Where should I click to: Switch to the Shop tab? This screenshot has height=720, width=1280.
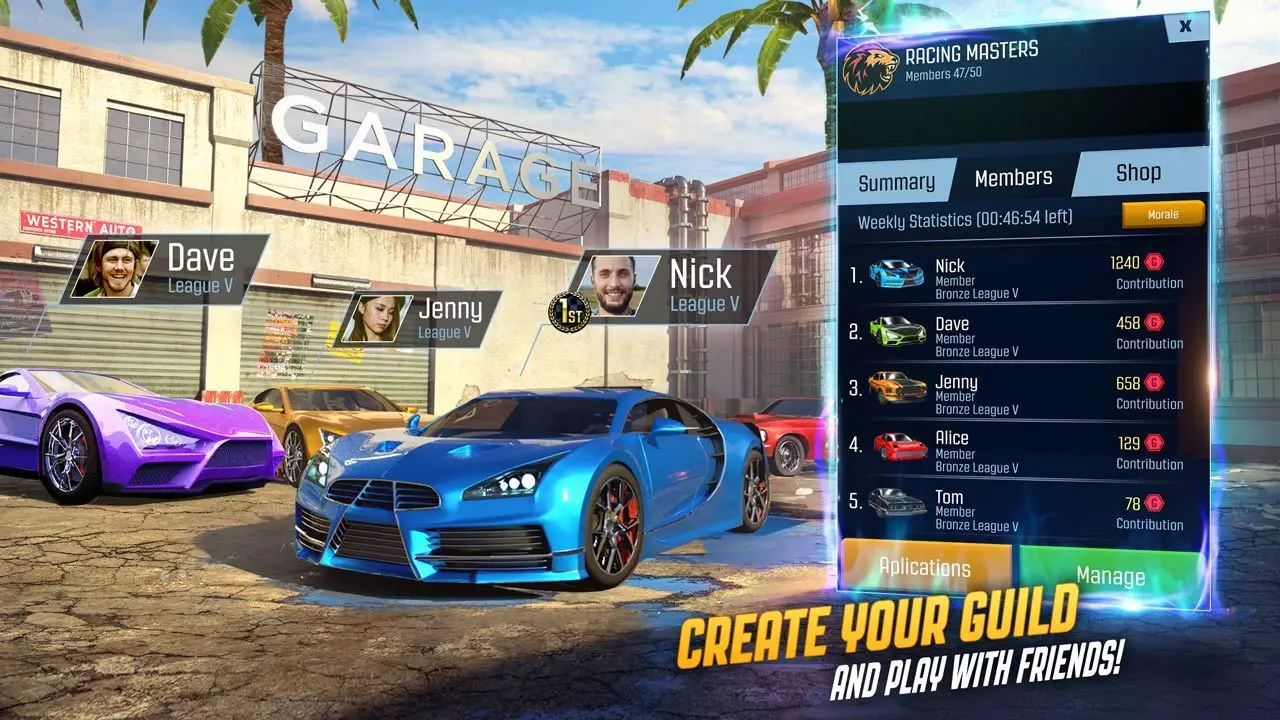1140,172
